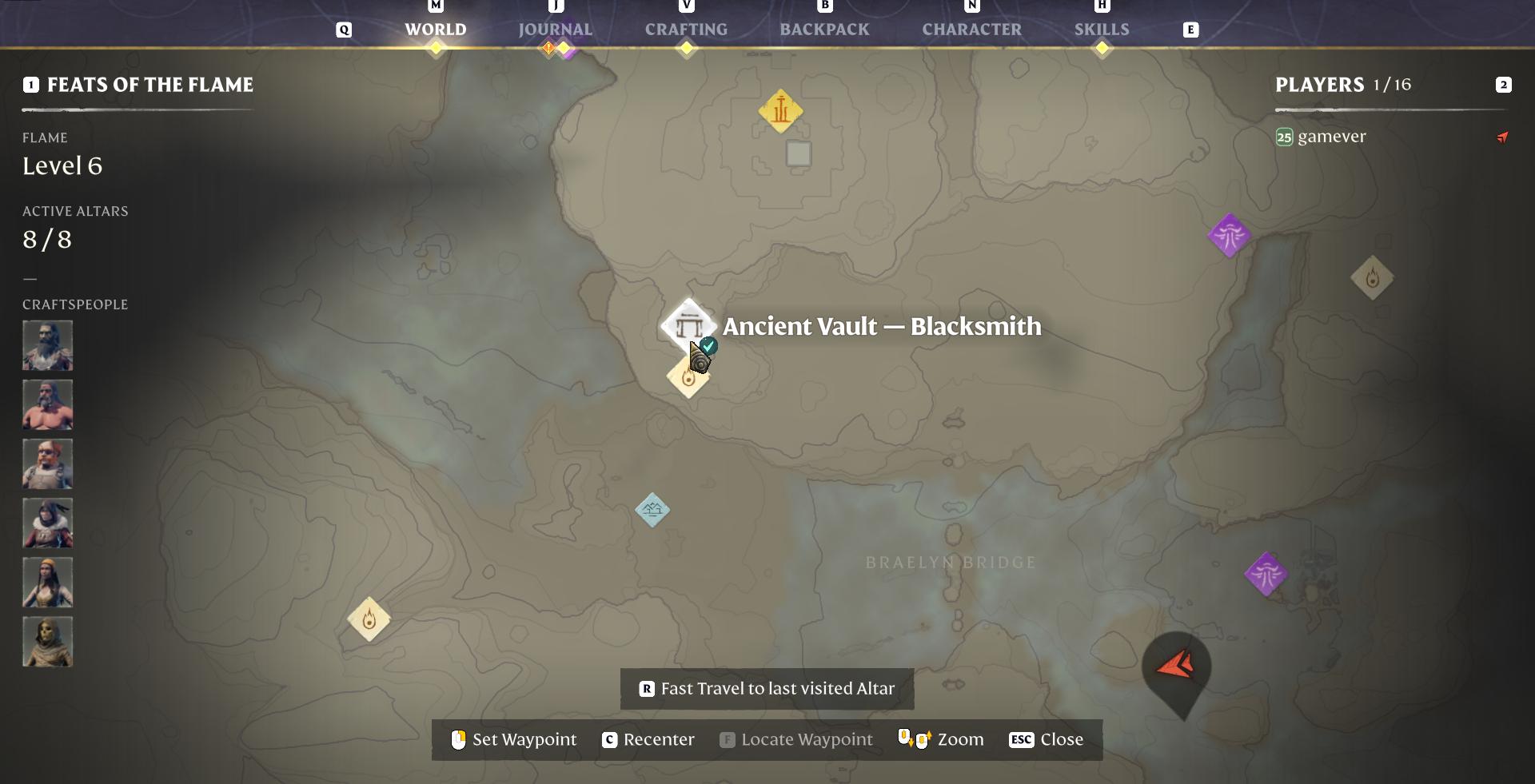Select the Ancient Vault Blacksmith map marker
The image size is (1535, 784).
[688, 325]
